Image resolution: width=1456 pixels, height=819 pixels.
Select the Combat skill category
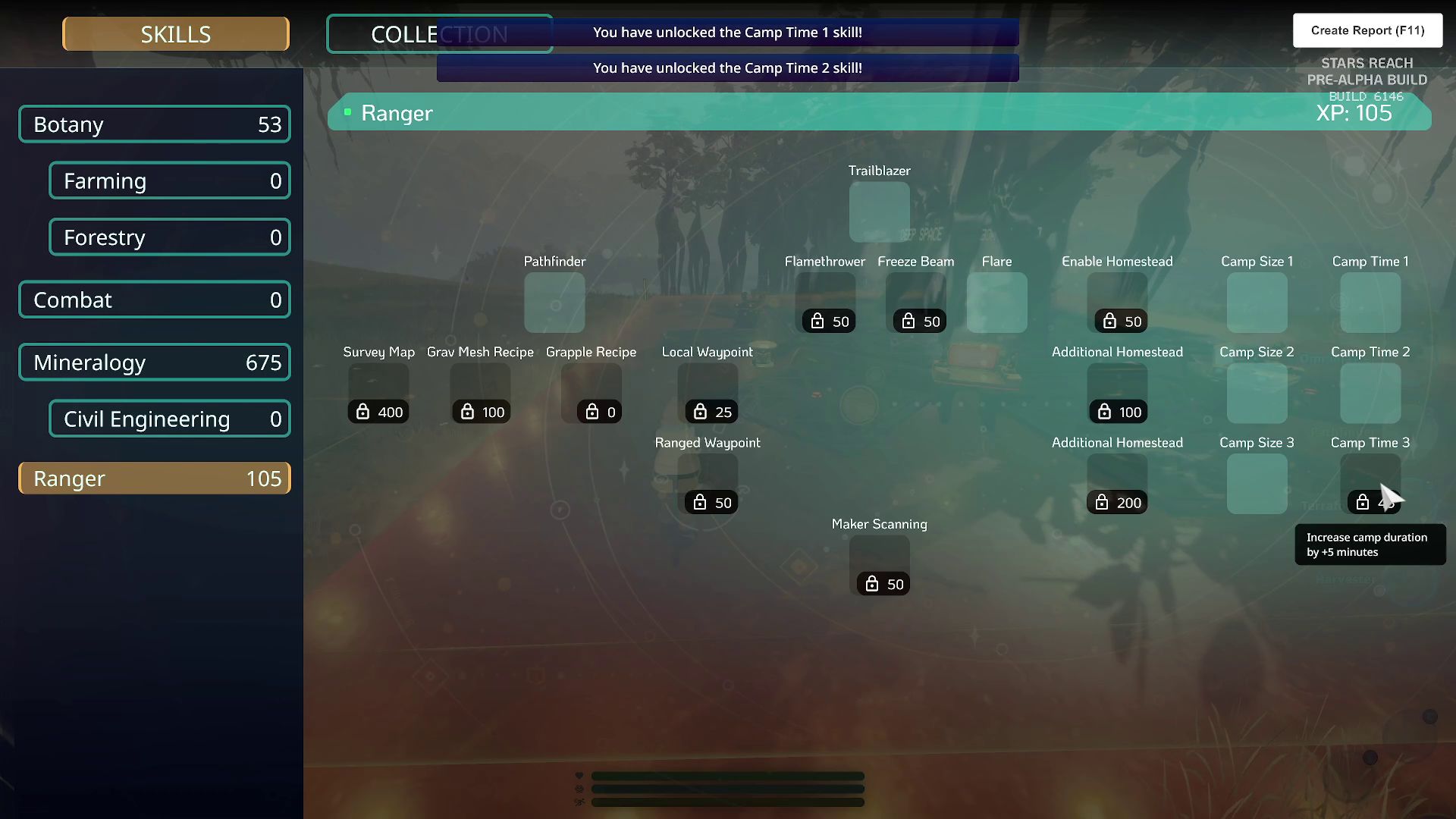tap(155, 300)
